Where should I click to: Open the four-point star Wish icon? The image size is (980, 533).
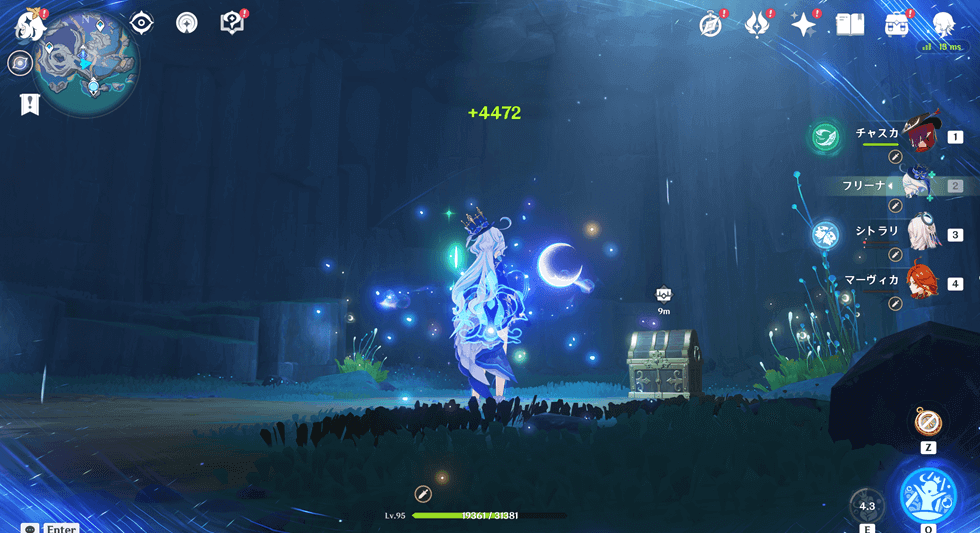(804, 25)
